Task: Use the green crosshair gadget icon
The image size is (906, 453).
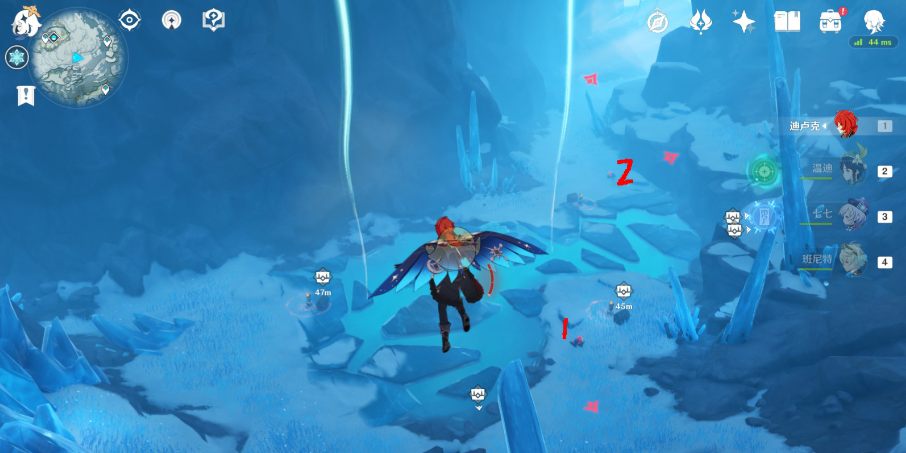Action: (765, 171)
